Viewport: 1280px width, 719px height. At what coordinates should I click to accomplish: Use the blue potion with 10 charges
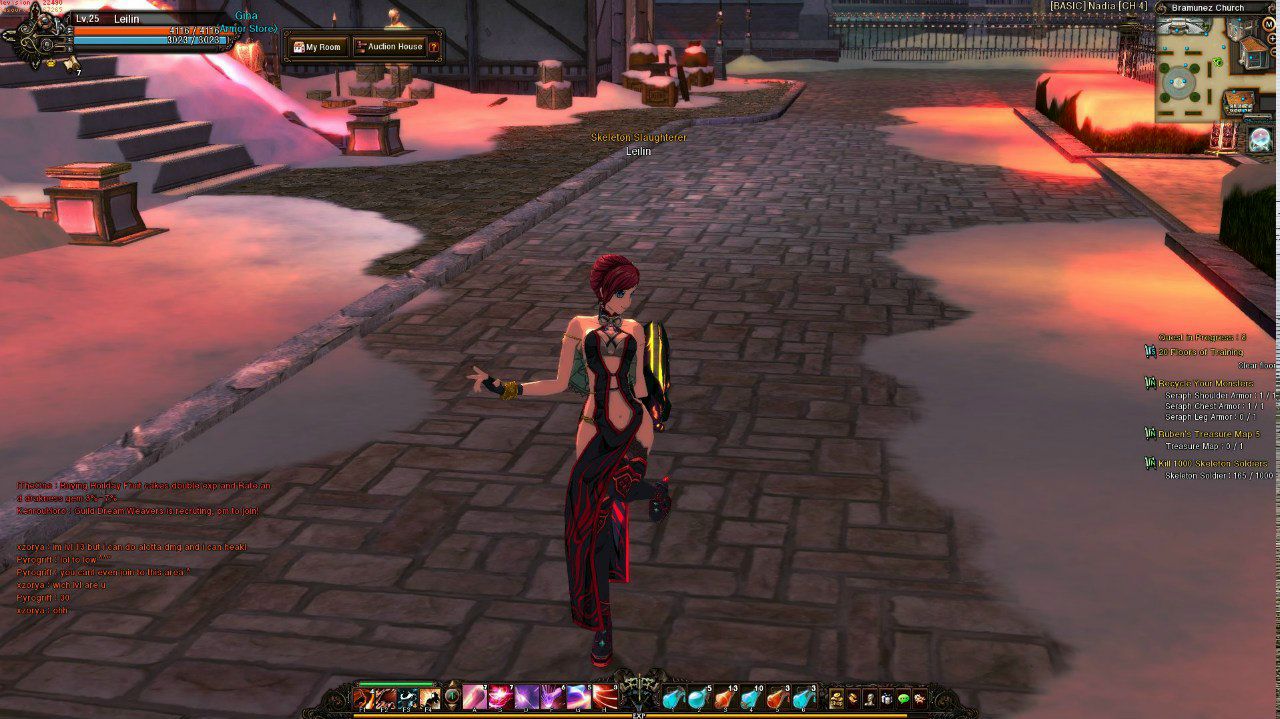pyautogui.click(x=750, y=699)
